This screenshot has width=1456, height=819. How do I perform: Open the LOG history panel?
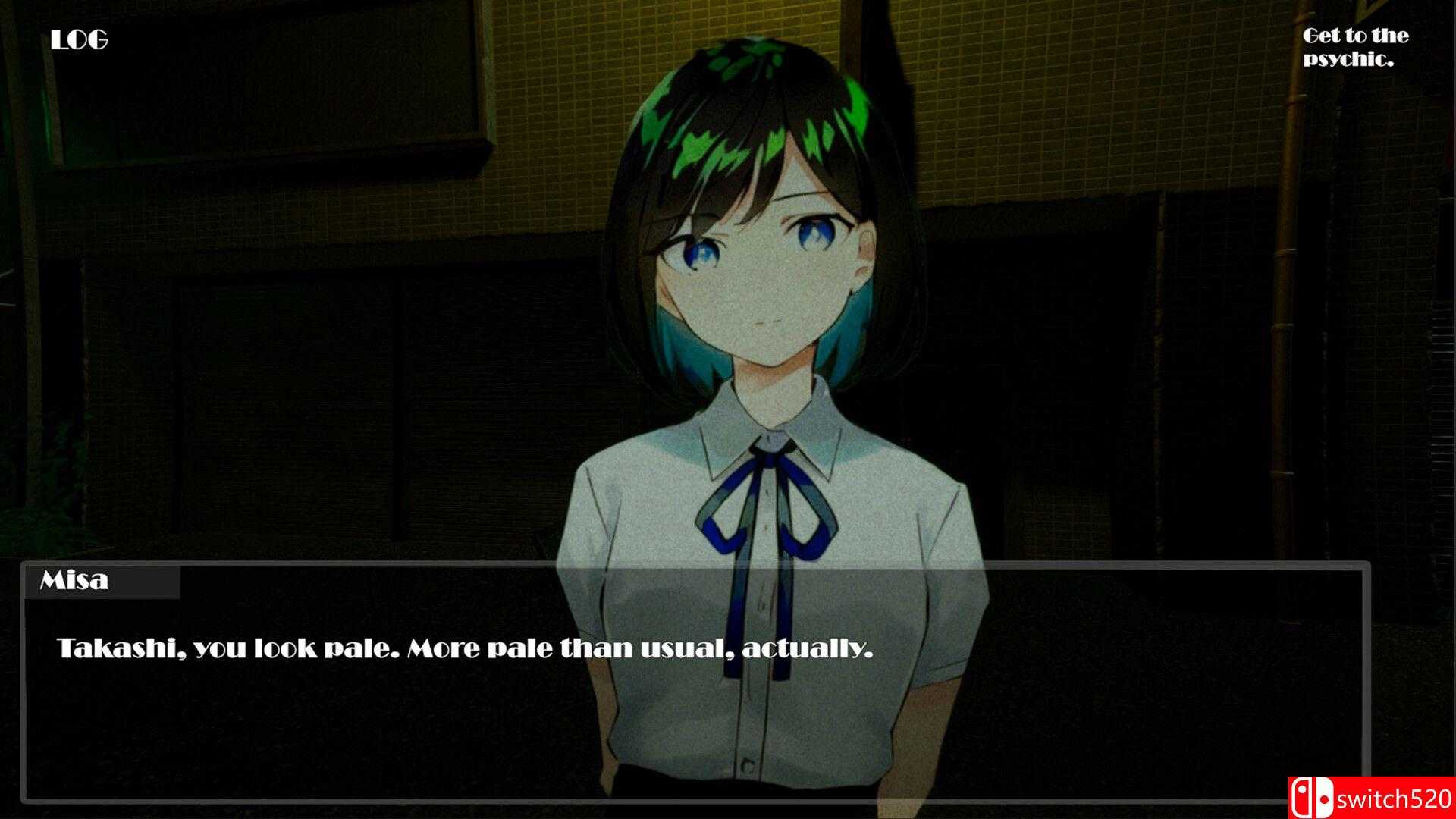(x=78, y=39)
